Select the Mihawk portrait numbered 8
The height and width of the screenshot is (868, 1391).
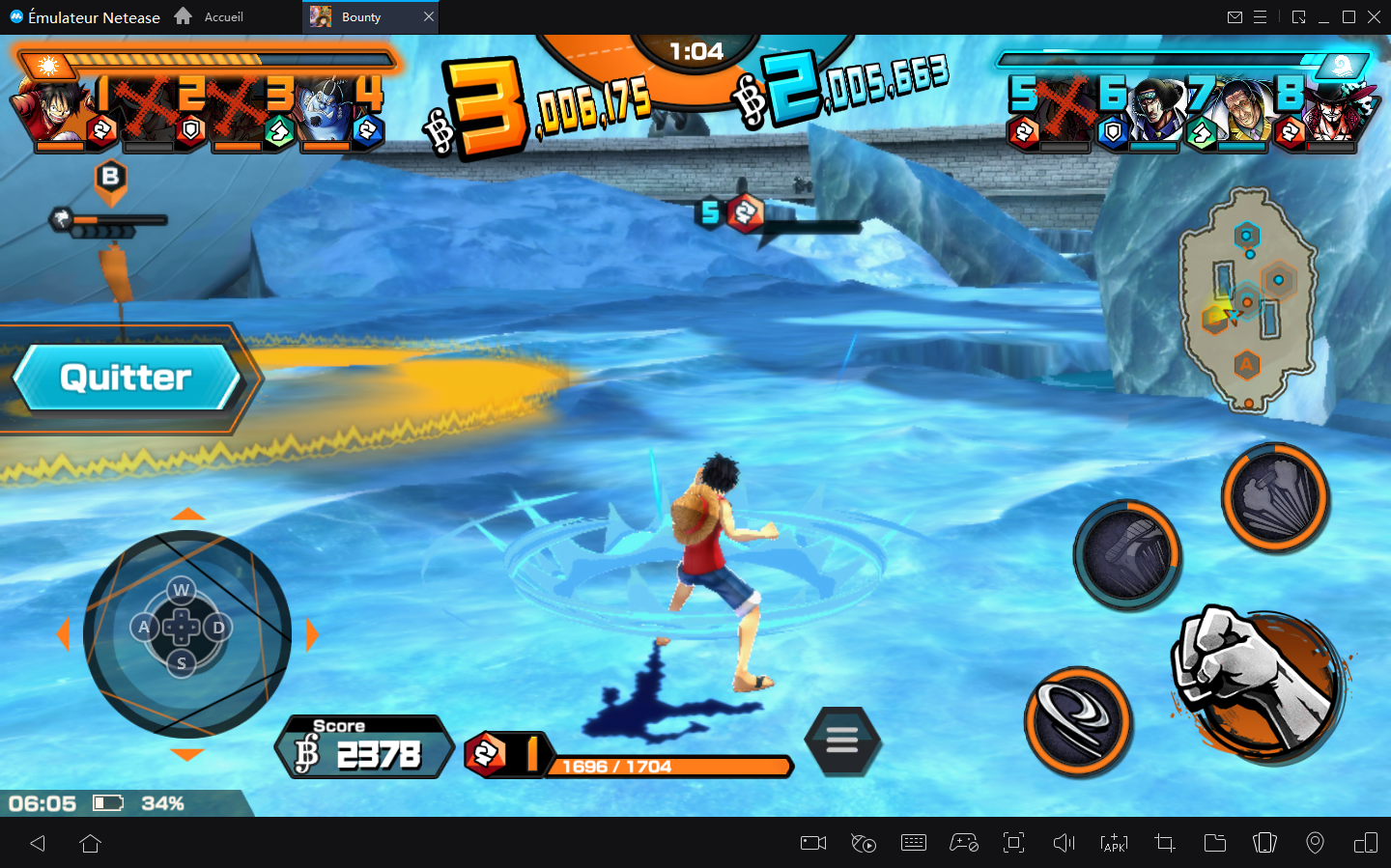[1336, 111]
